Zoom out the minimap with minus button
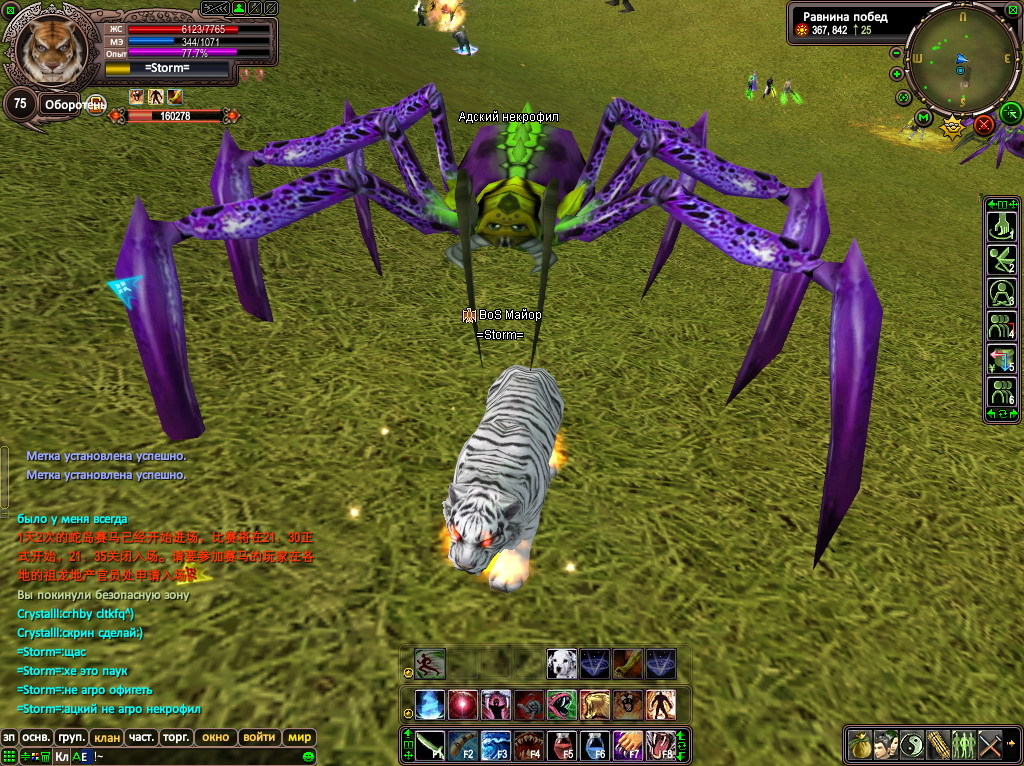This screenshot has height=766, width=1024. [896, 53]
